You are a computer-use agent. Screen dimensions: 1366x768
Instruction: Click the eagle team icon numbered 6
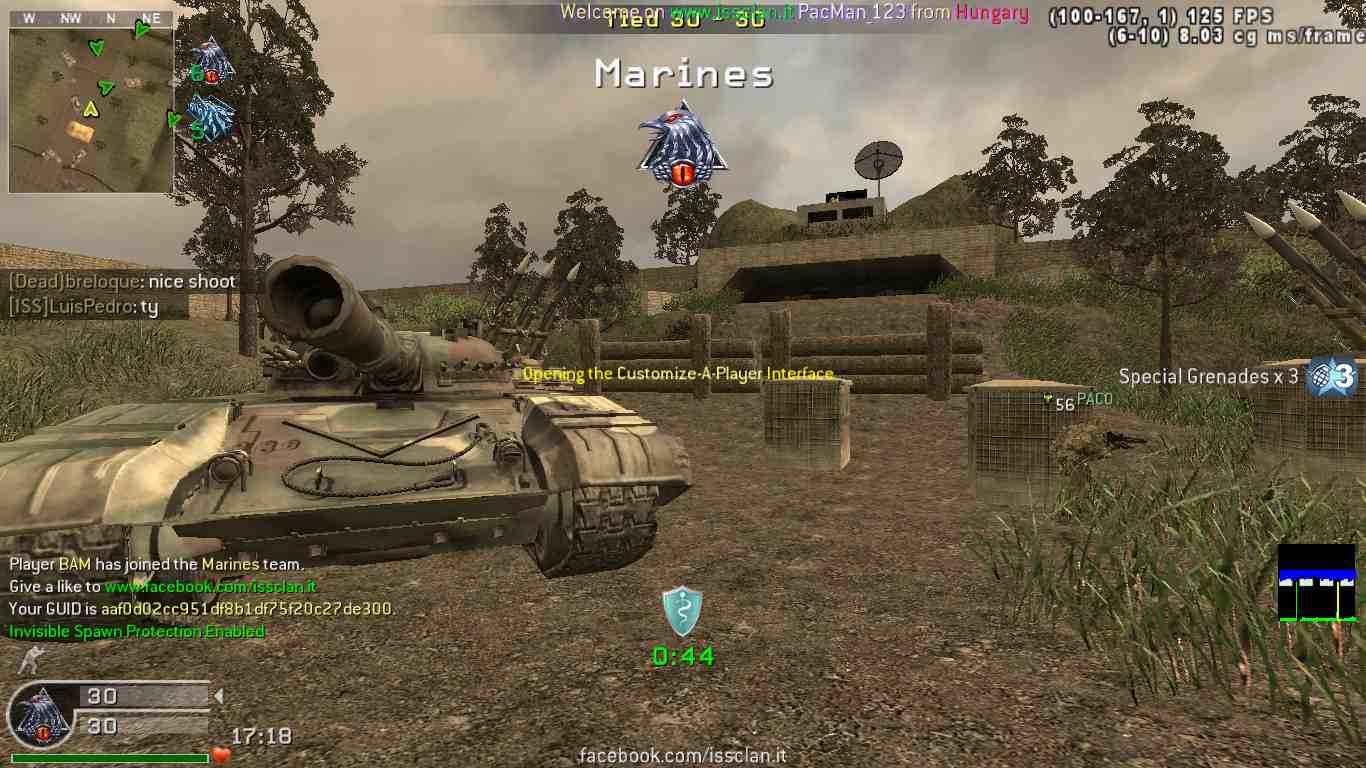[210, 62]
